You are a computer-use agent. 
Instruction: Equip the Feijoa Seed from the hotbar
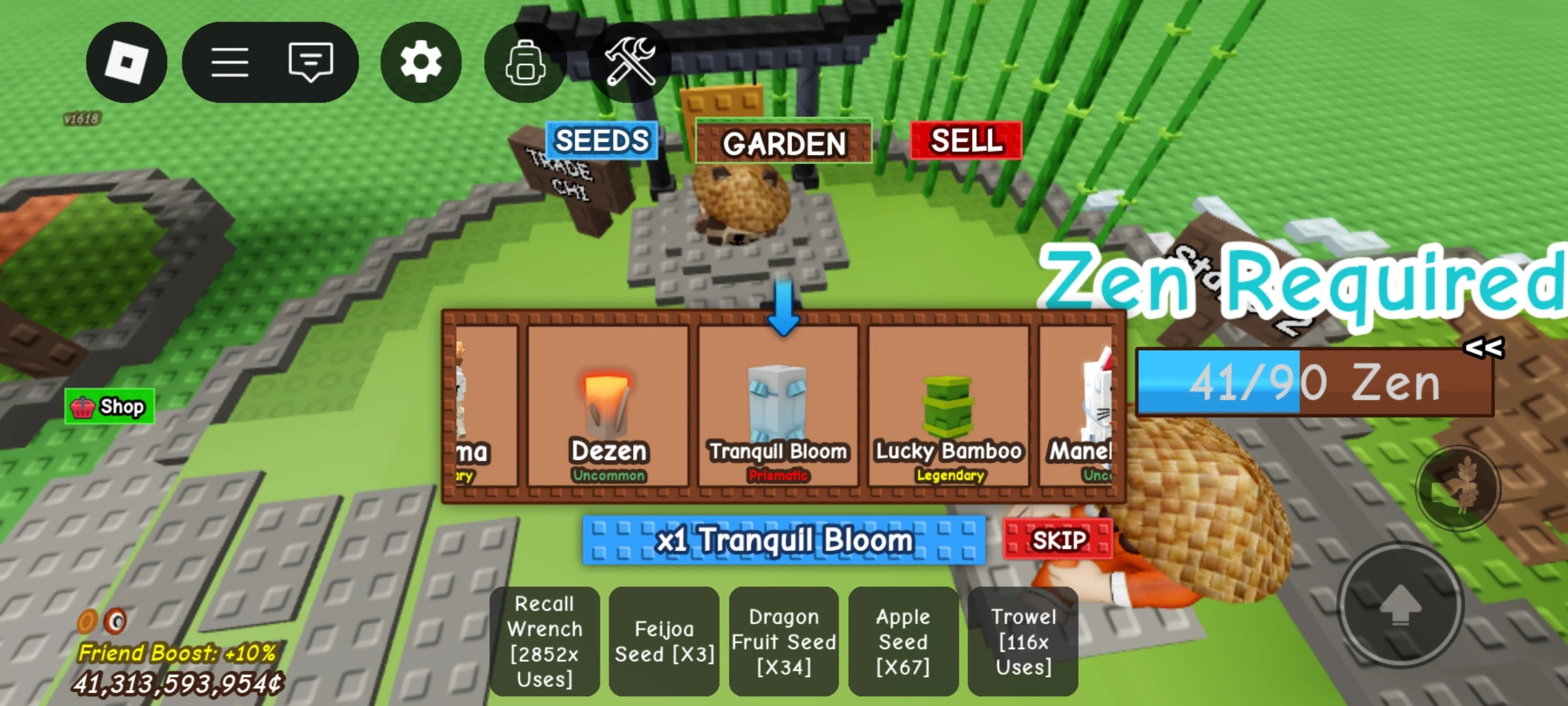[664, 642]
